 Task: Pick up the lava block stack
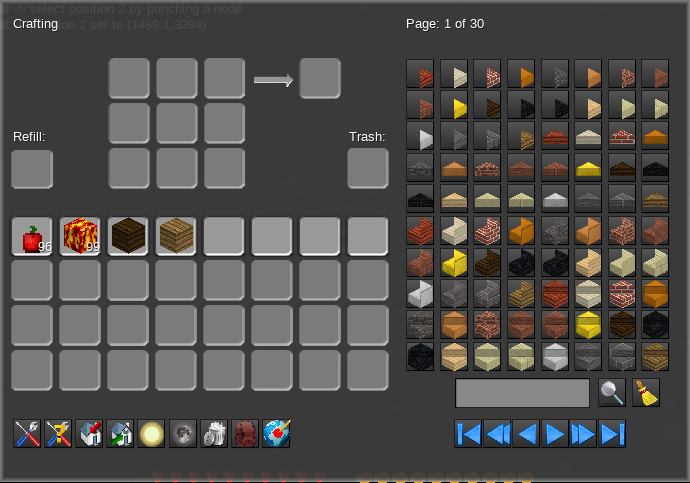(x=80, y=236)
